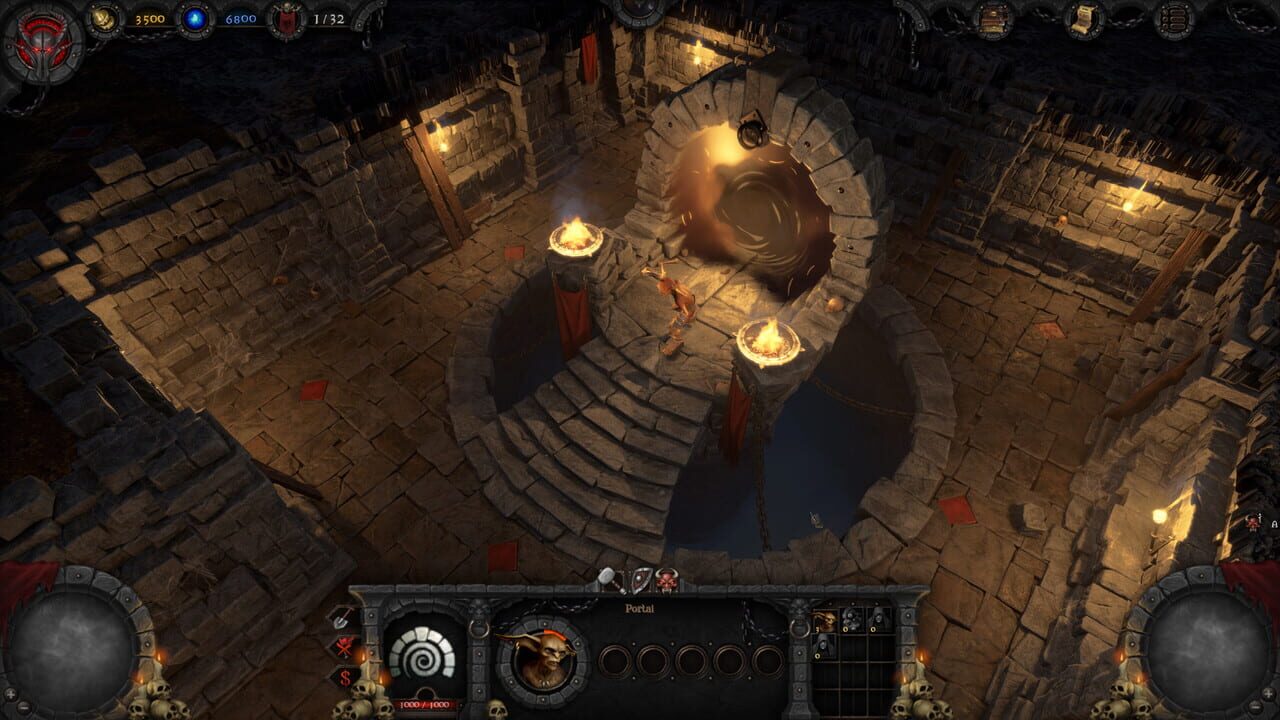The height and width of the screenshot is (720, 1280).
Task: Open the options list icon at top right
Action: point(1174,19)
